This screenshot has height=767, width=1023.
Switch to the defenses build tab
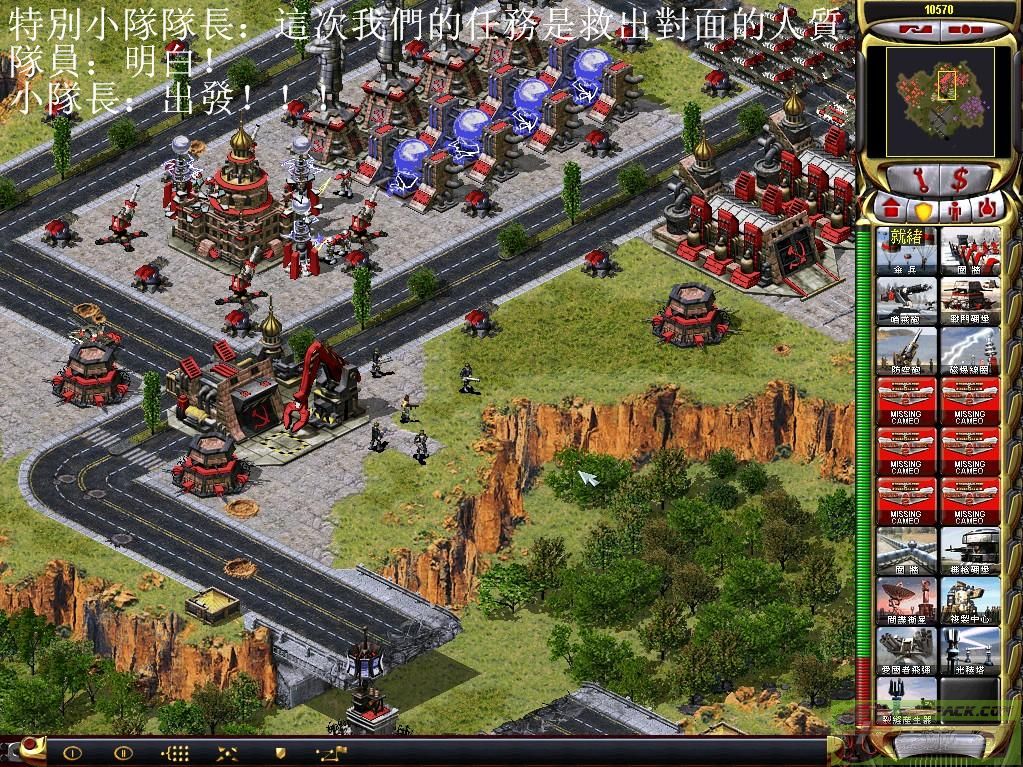(923, 208)
